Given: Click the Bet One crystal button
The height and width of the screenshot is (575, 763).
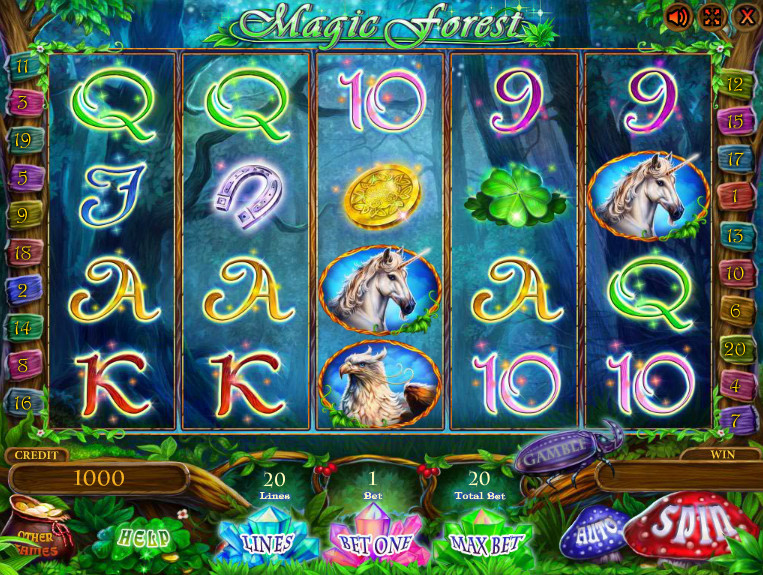Looking at the screenshot, I should [376, 543].
